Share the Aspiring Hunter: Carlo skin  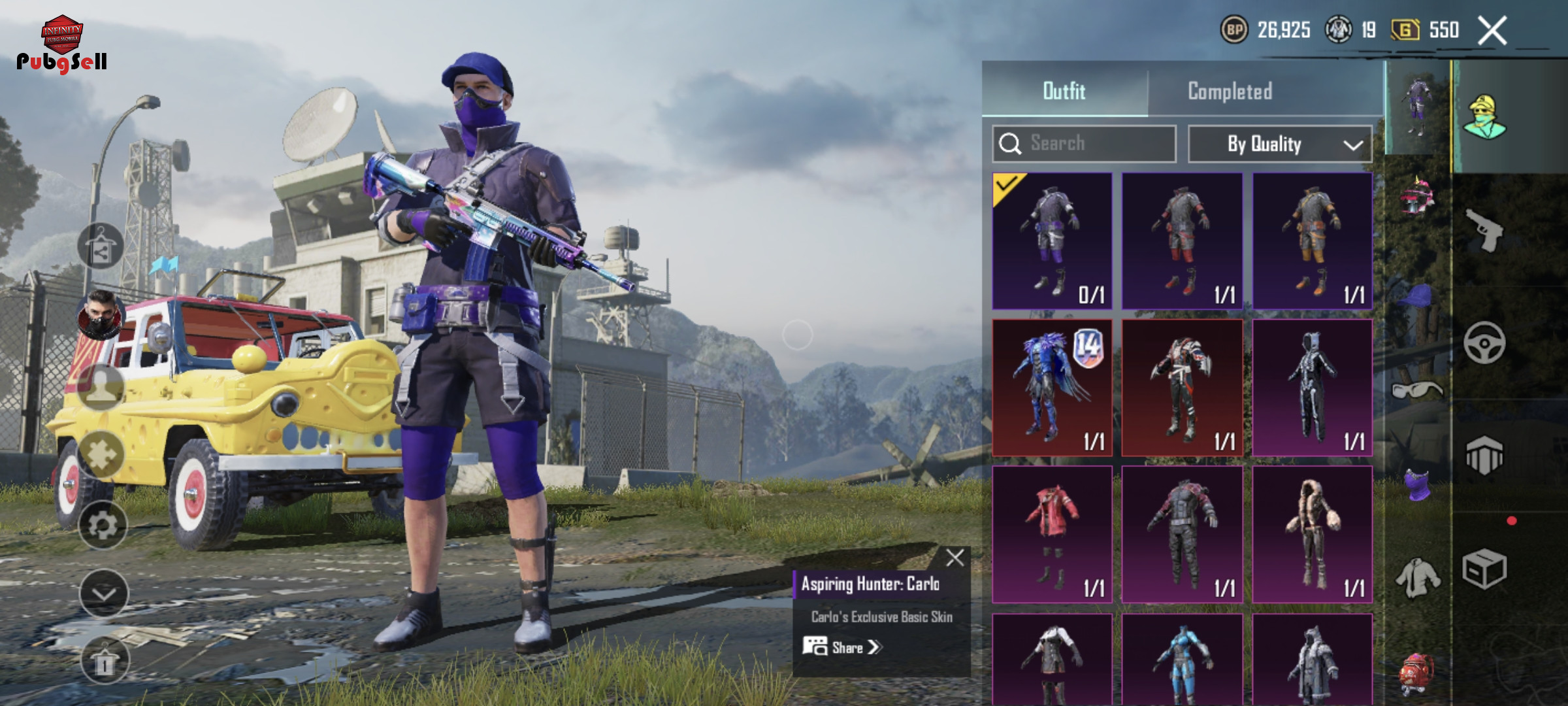(843, 647)
